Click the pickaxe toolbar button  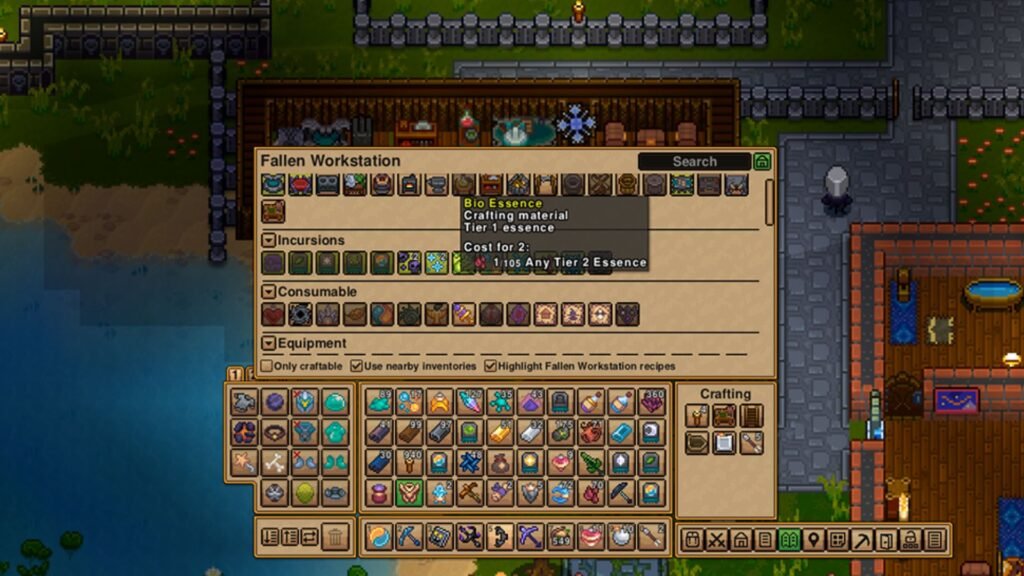point(861,540)
